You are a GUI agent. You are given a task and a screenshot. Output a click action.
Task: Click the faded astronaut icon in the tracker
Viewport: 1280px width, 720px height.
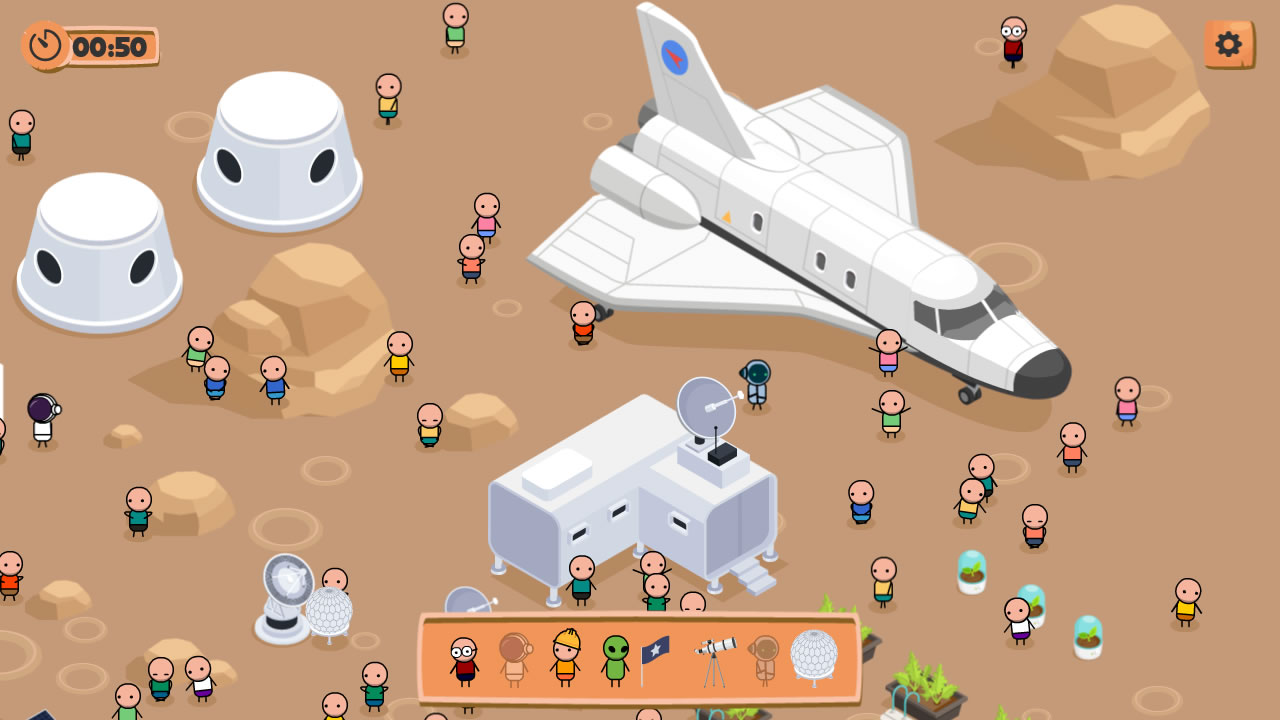pyautogui.click(x=515, y=658)
